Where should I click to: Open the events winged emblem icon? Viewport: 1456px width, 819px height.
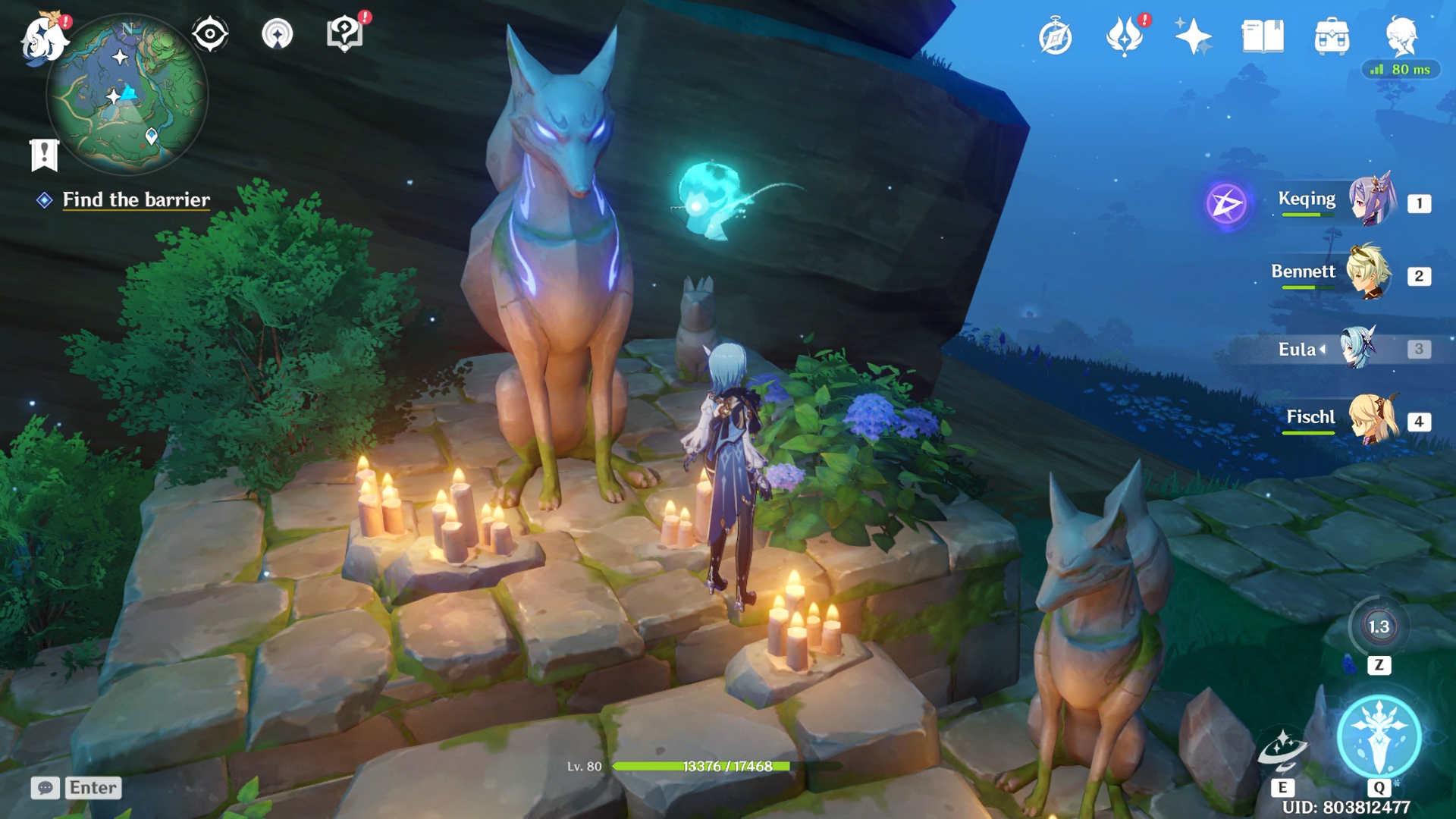click(x=1125, y=36)
